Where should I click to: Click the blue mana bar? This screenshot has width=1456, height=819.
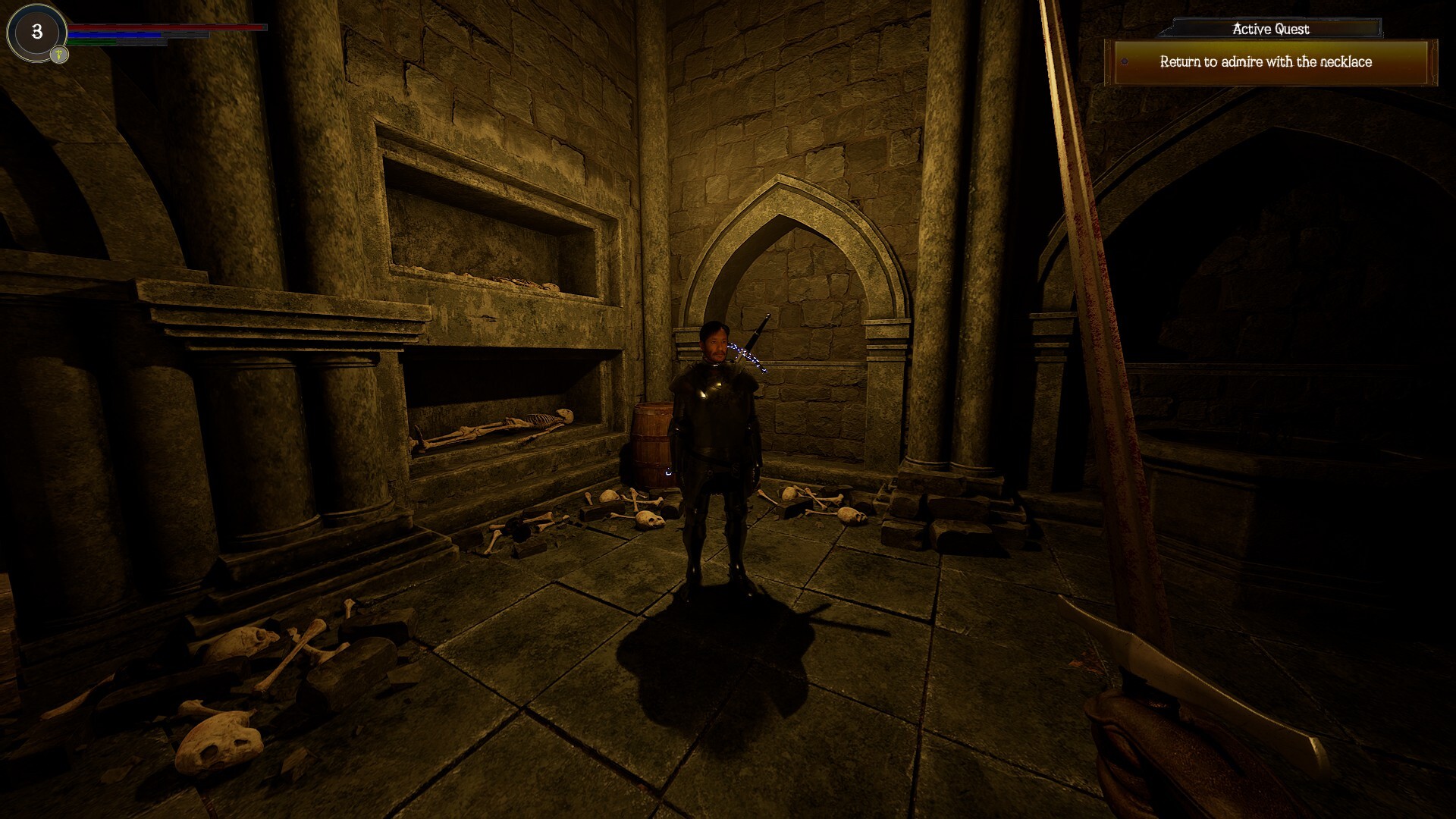(x=114, y=34)
